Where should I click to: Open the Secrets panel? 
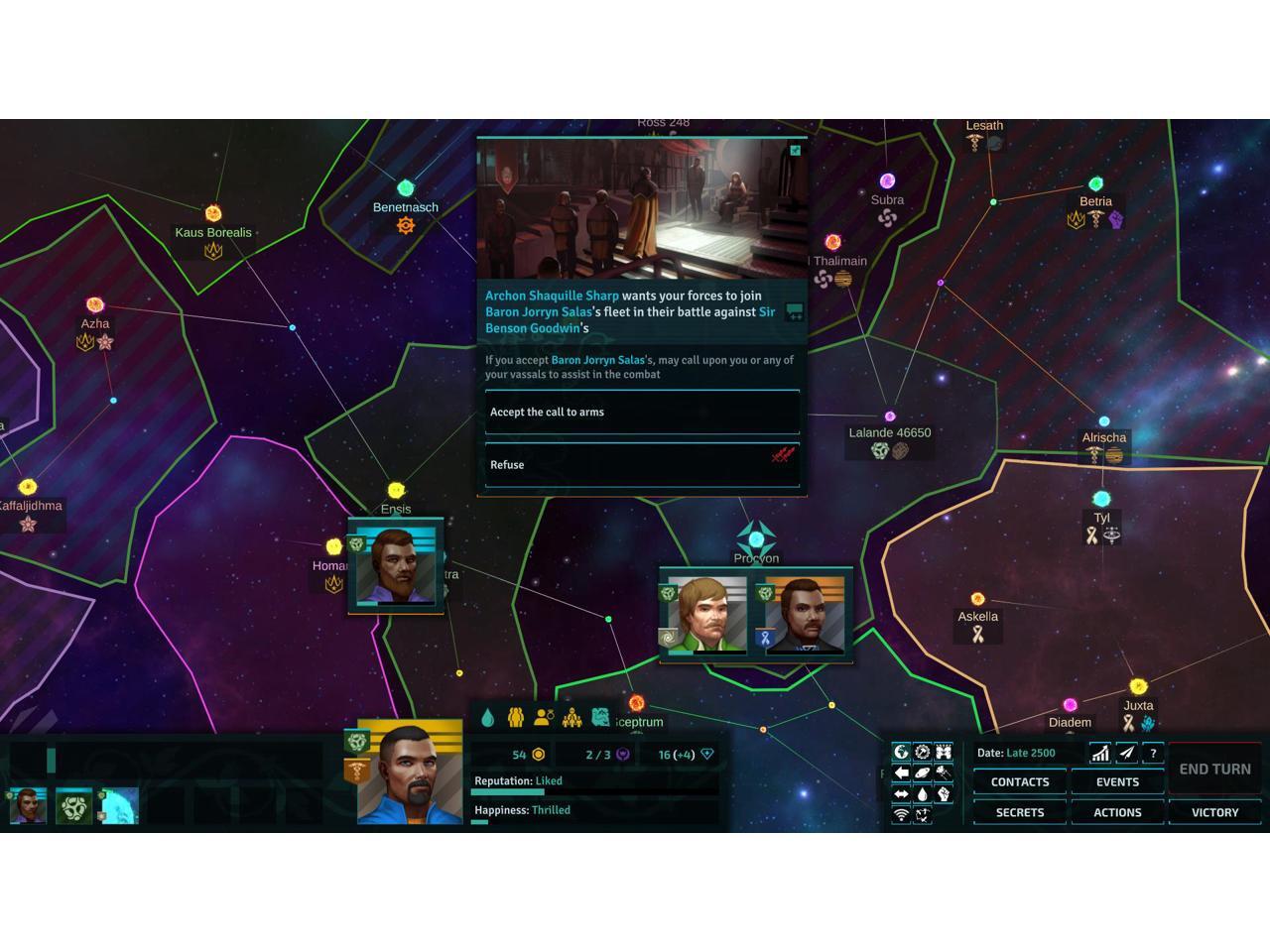point(1019,812)
